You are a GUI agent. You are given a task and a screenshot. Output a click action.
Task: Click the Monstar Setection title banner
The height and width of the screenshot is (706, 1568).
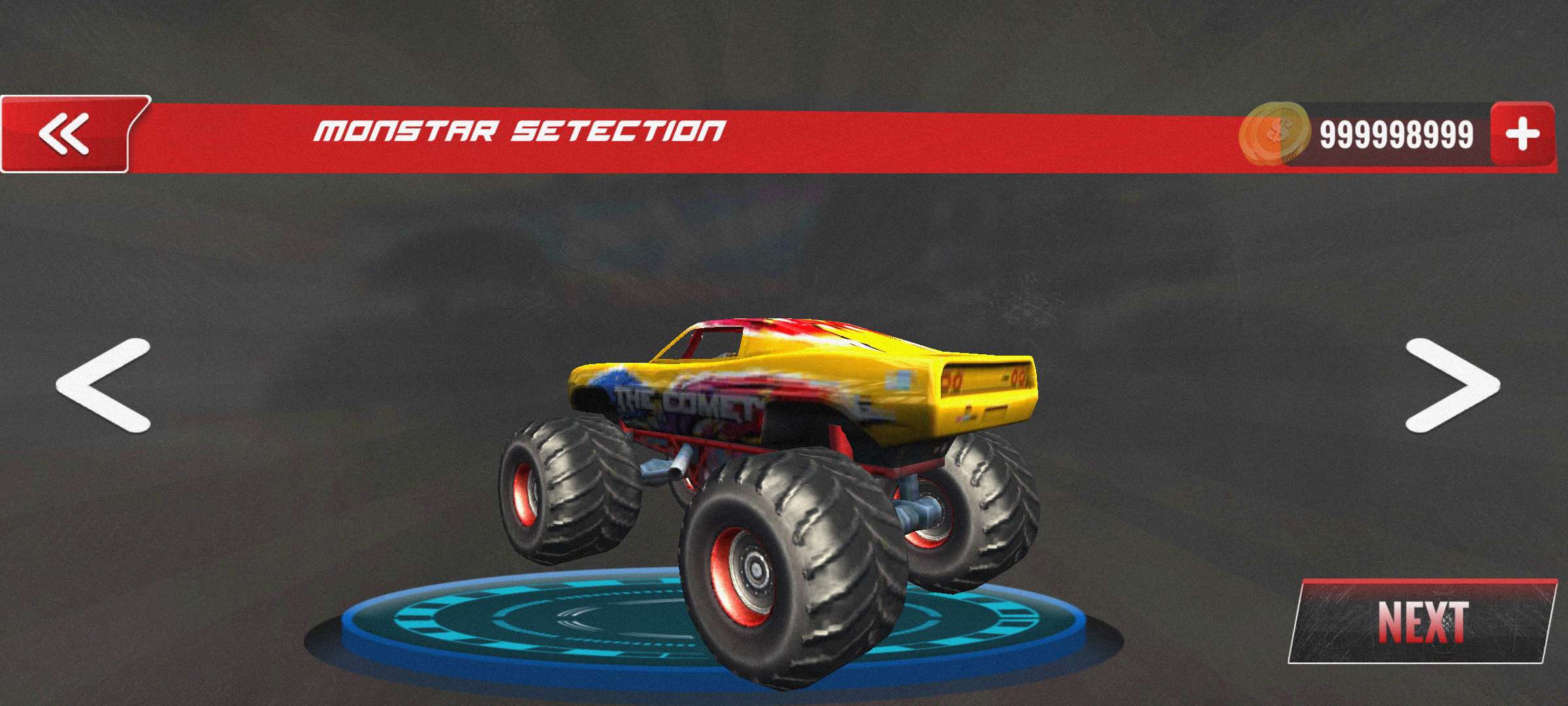pos(519,131)
